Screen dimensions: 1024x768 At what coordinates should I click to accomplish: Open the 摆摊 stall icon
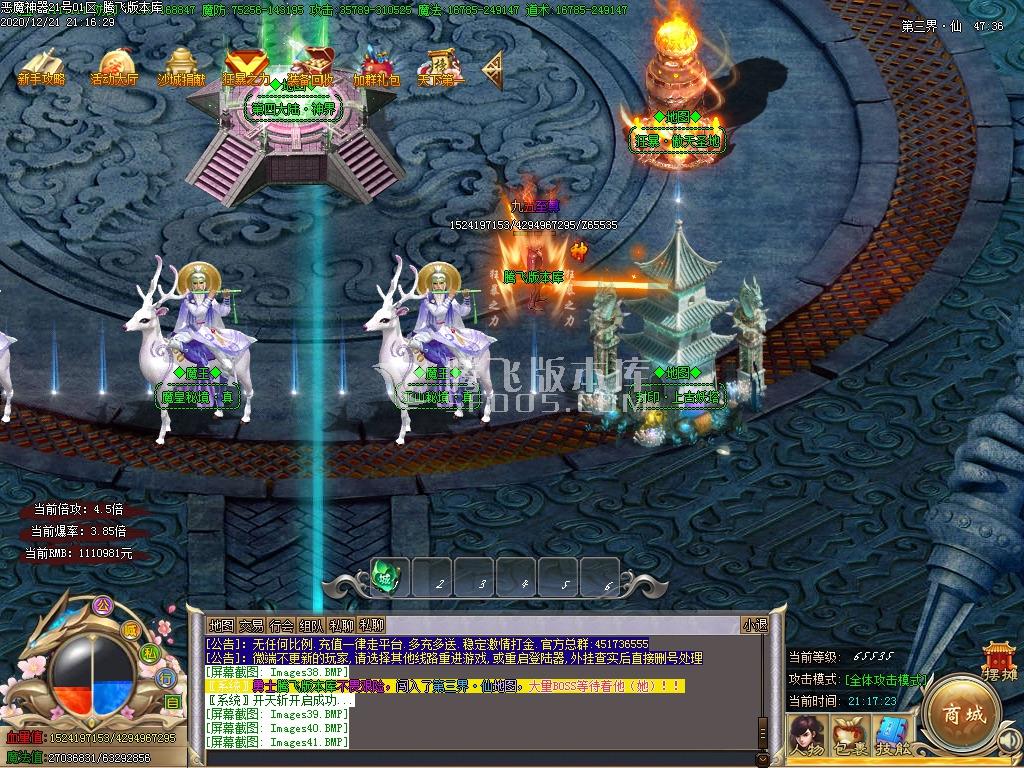coord(1000,662)
